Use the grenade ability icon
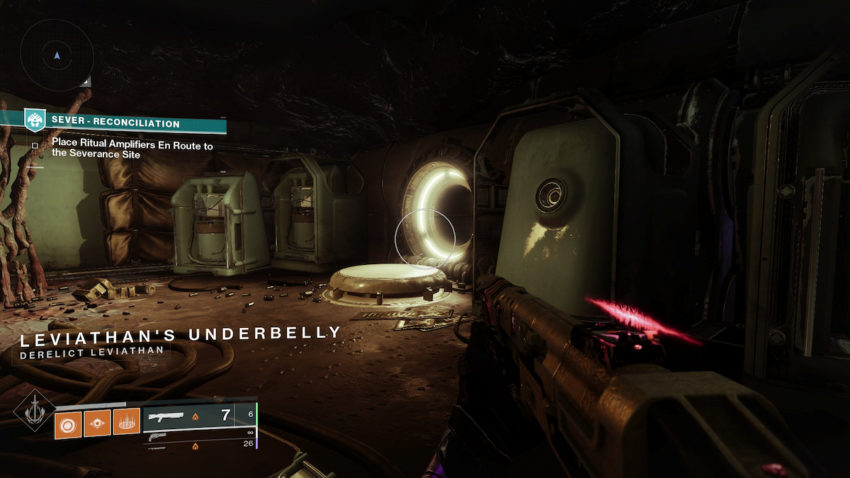This screenshot has height=478, width=850. pos(69,424)
